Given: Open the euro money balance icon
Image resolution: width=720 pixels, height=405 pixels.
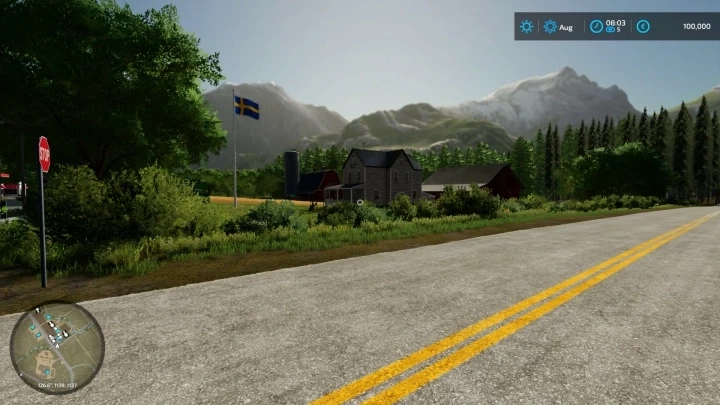Looking at the screenshot, I should pyautogui.click(x=643, y=26).
